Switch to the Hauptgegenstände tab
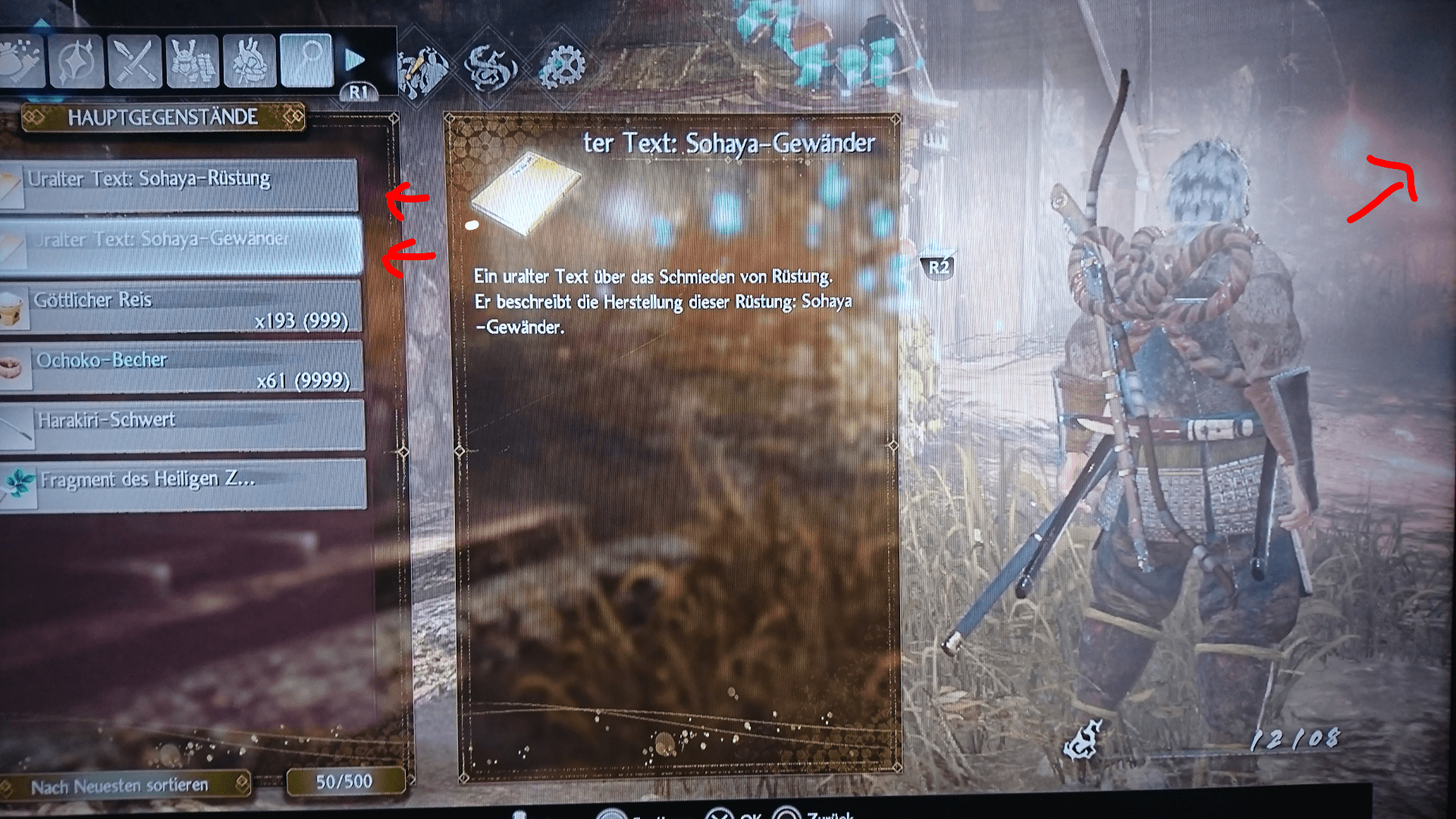Viewport: 1456px width, 819px height. [162, 118]
